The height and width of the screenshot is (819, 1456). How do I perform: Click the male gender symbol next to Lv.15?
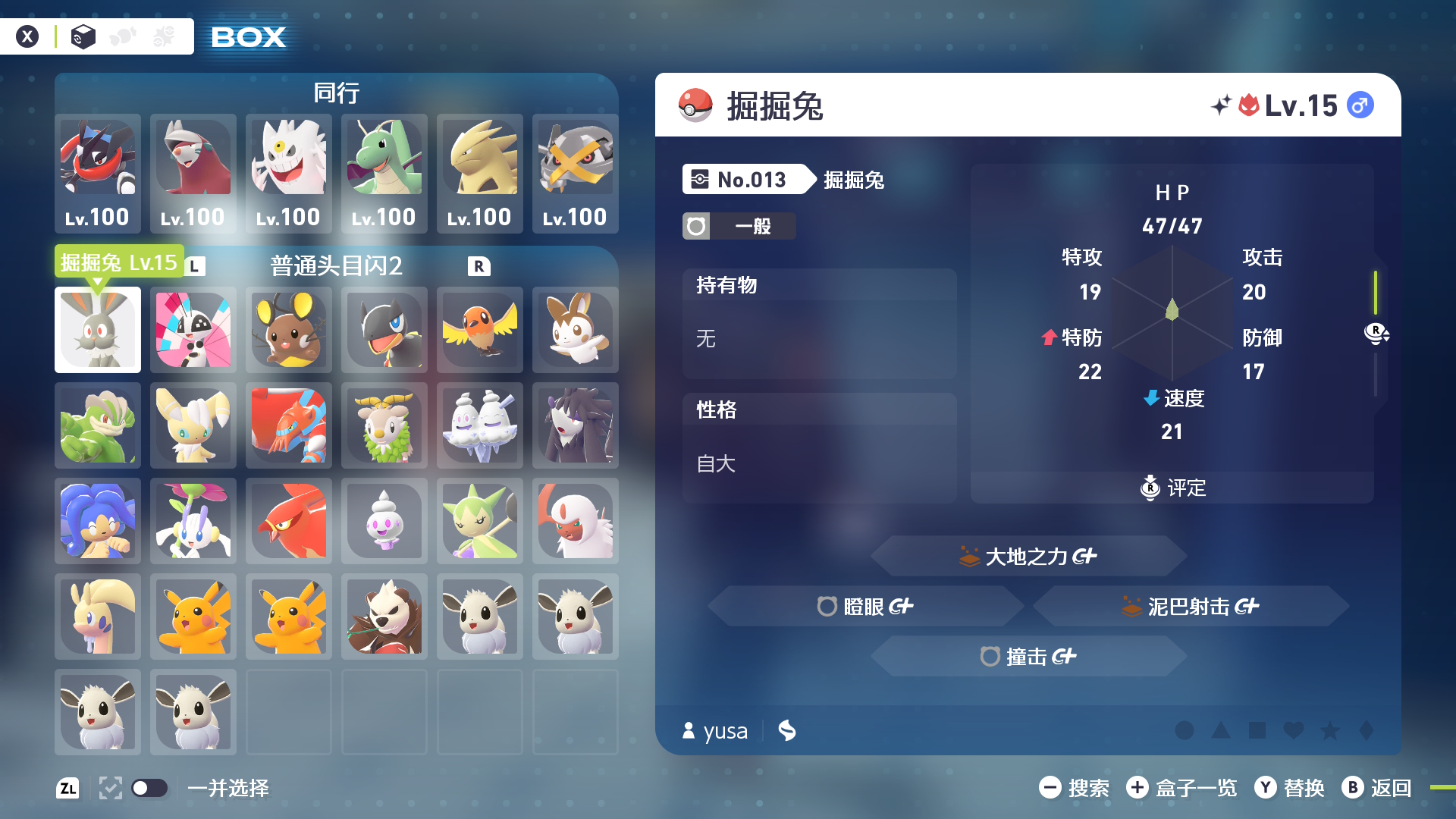[1360, 105]
